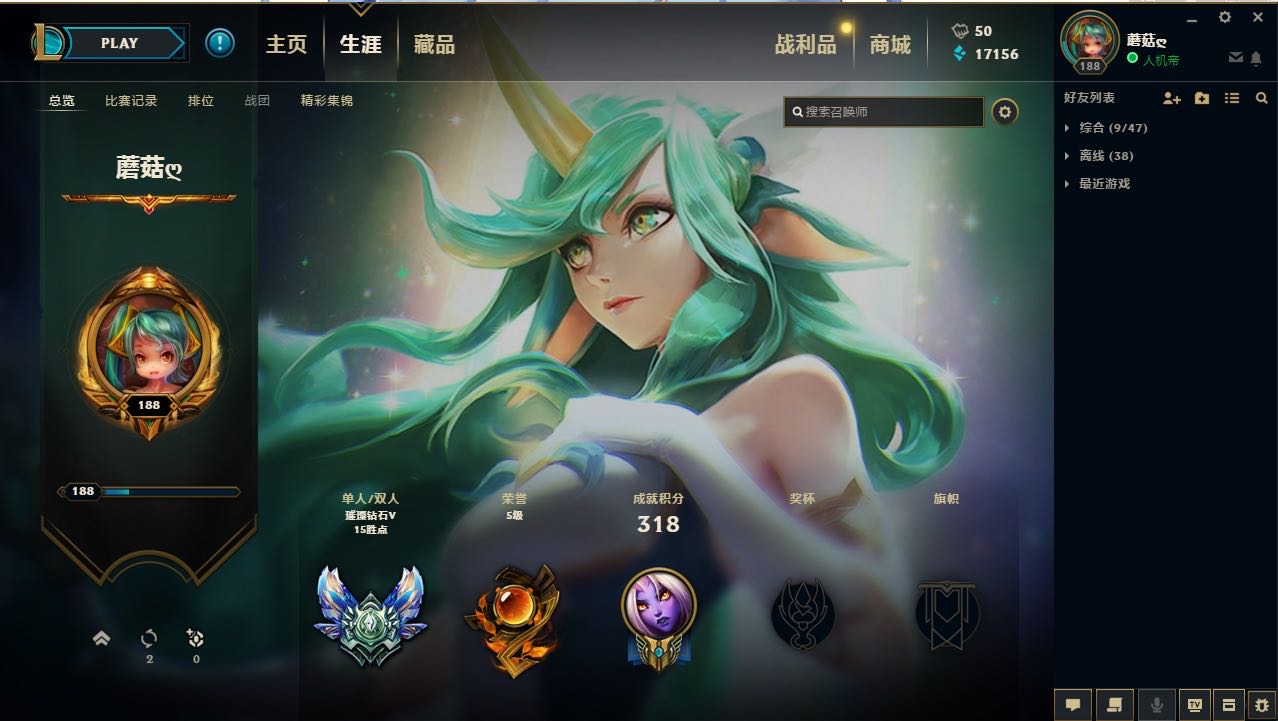Click the add friend icon
1278x721 pixels.
[1172, 98]
